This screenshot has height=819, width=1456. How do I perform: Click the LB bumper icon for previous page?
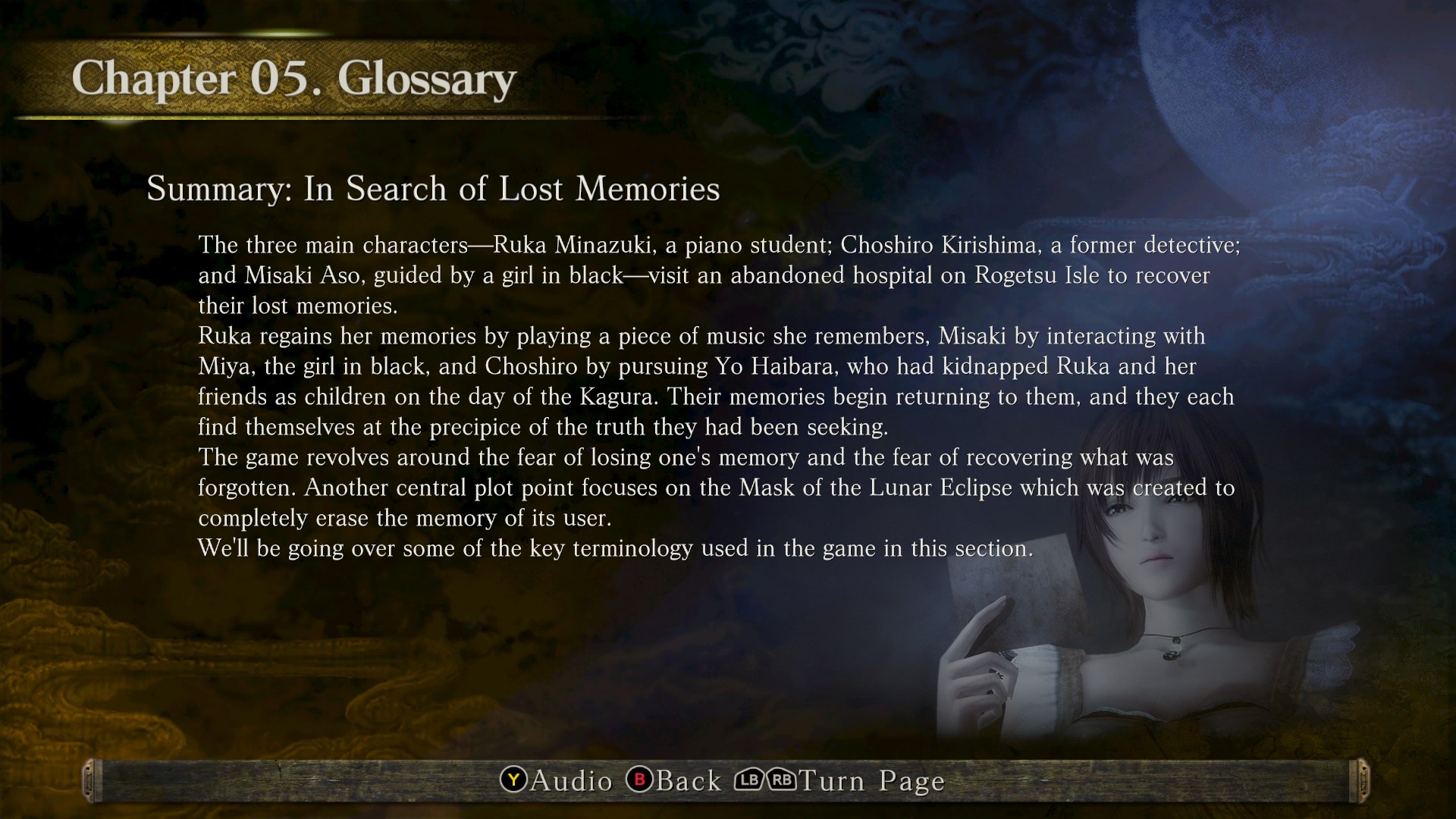[x=749, y=780]
